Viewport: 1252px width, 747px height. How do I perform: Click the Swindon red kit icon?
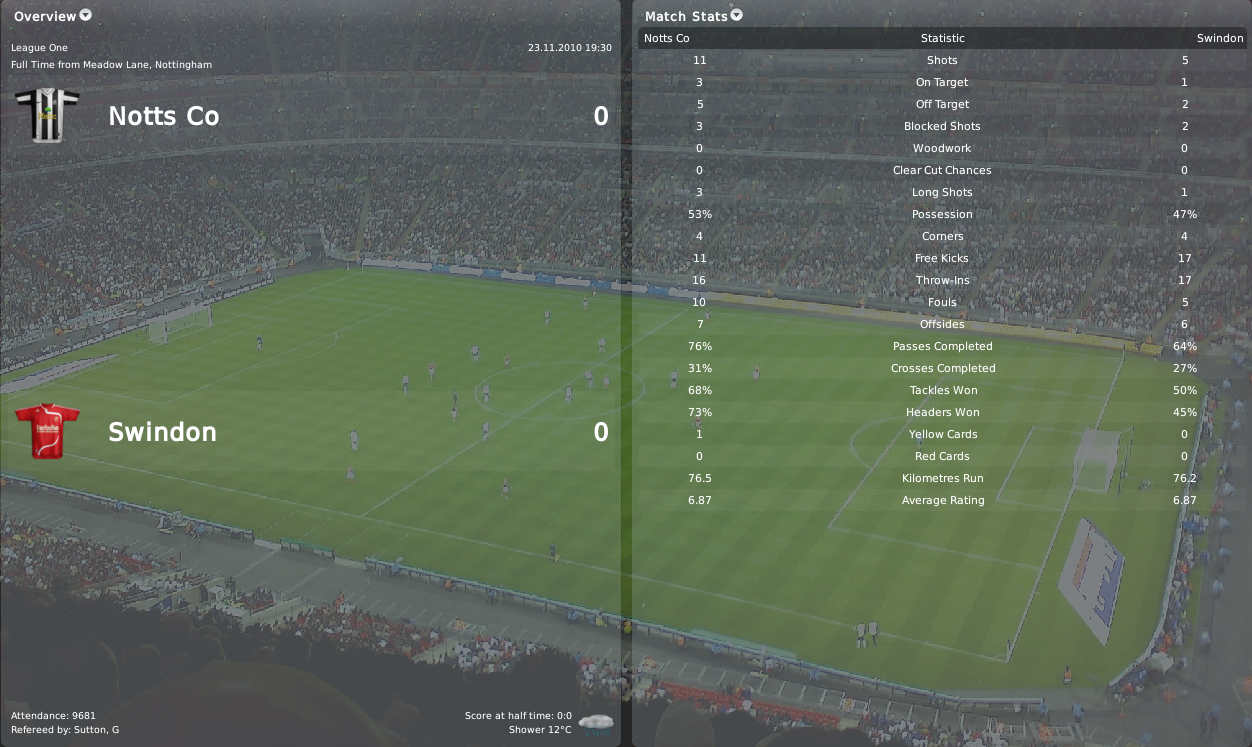tap(47, 431)
